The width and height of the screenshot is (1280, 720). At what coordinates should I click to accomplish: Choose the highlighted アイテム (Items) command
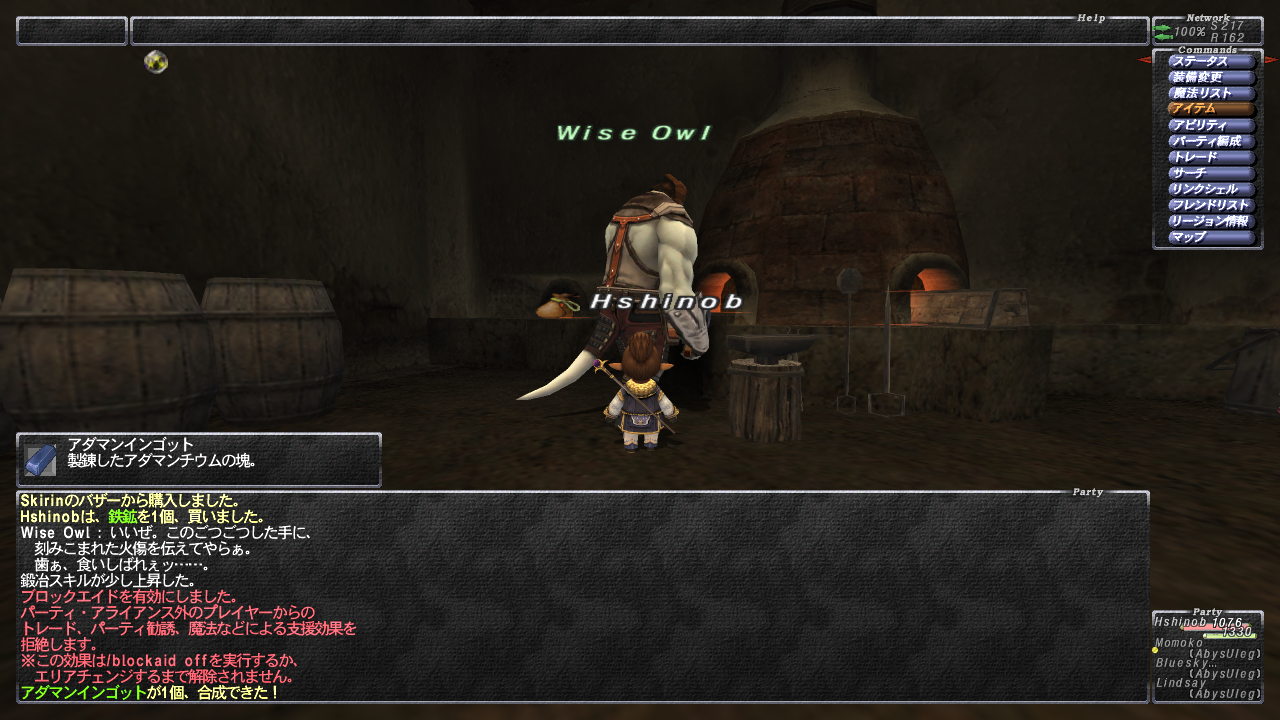(x=1211, y=110)
